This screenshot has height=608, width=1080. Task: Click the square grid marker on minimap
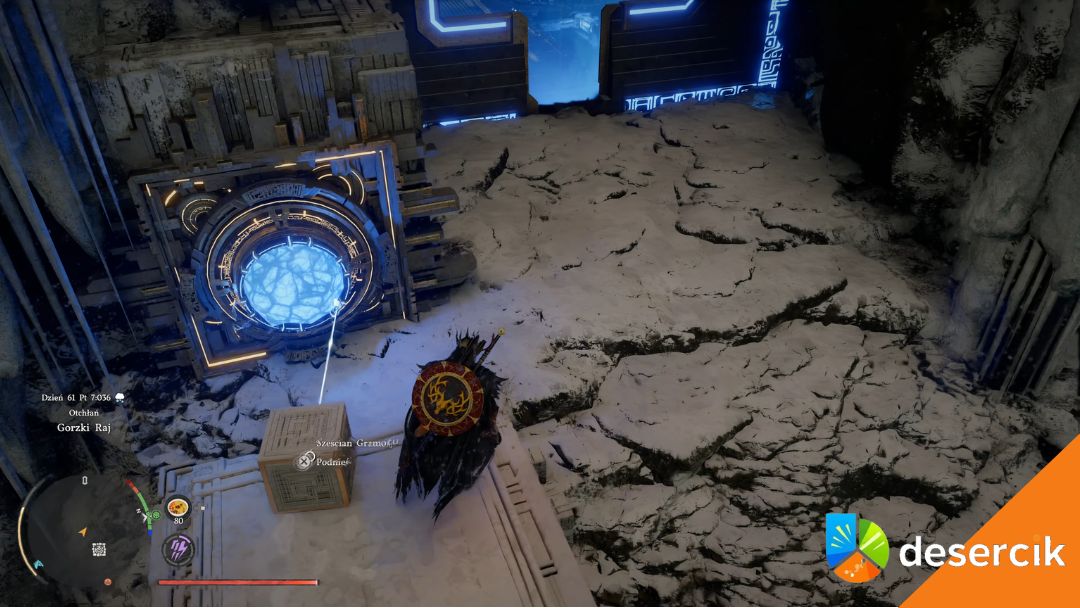99,549
